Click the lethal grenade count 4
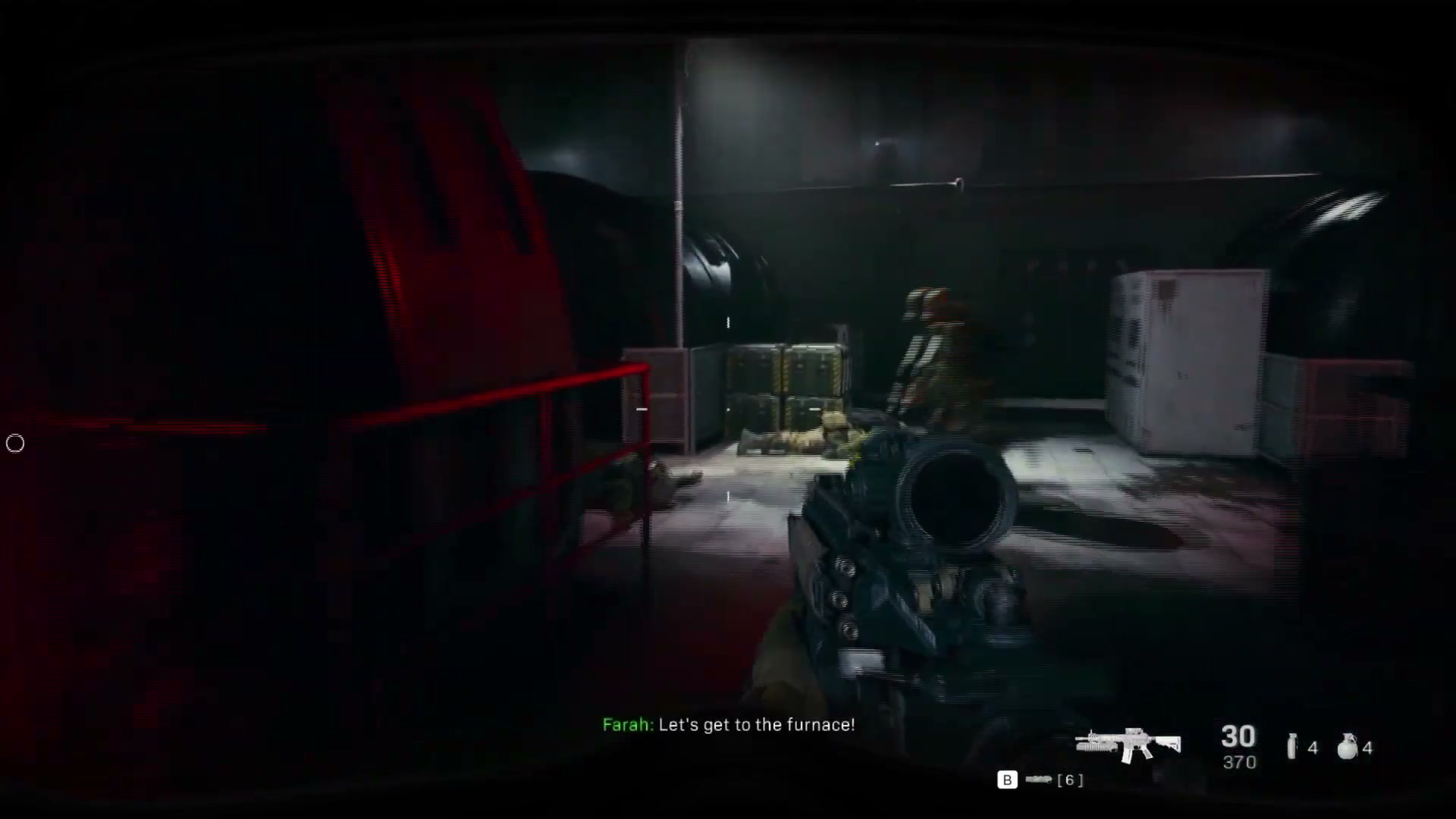 pyautogui.click(x=1367, y=749)
